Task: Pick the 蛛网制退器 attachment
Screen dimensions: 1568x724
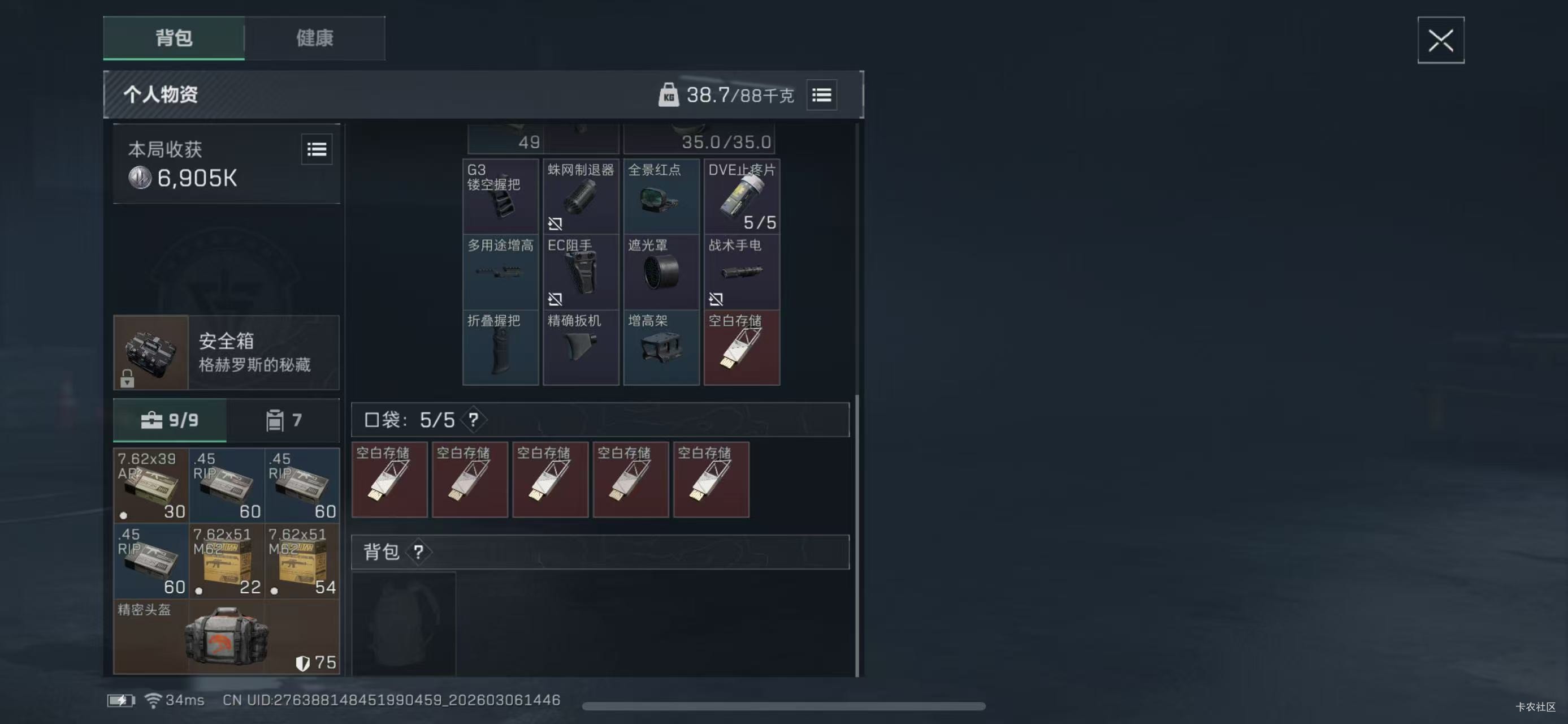Action: tap(581, 197)
